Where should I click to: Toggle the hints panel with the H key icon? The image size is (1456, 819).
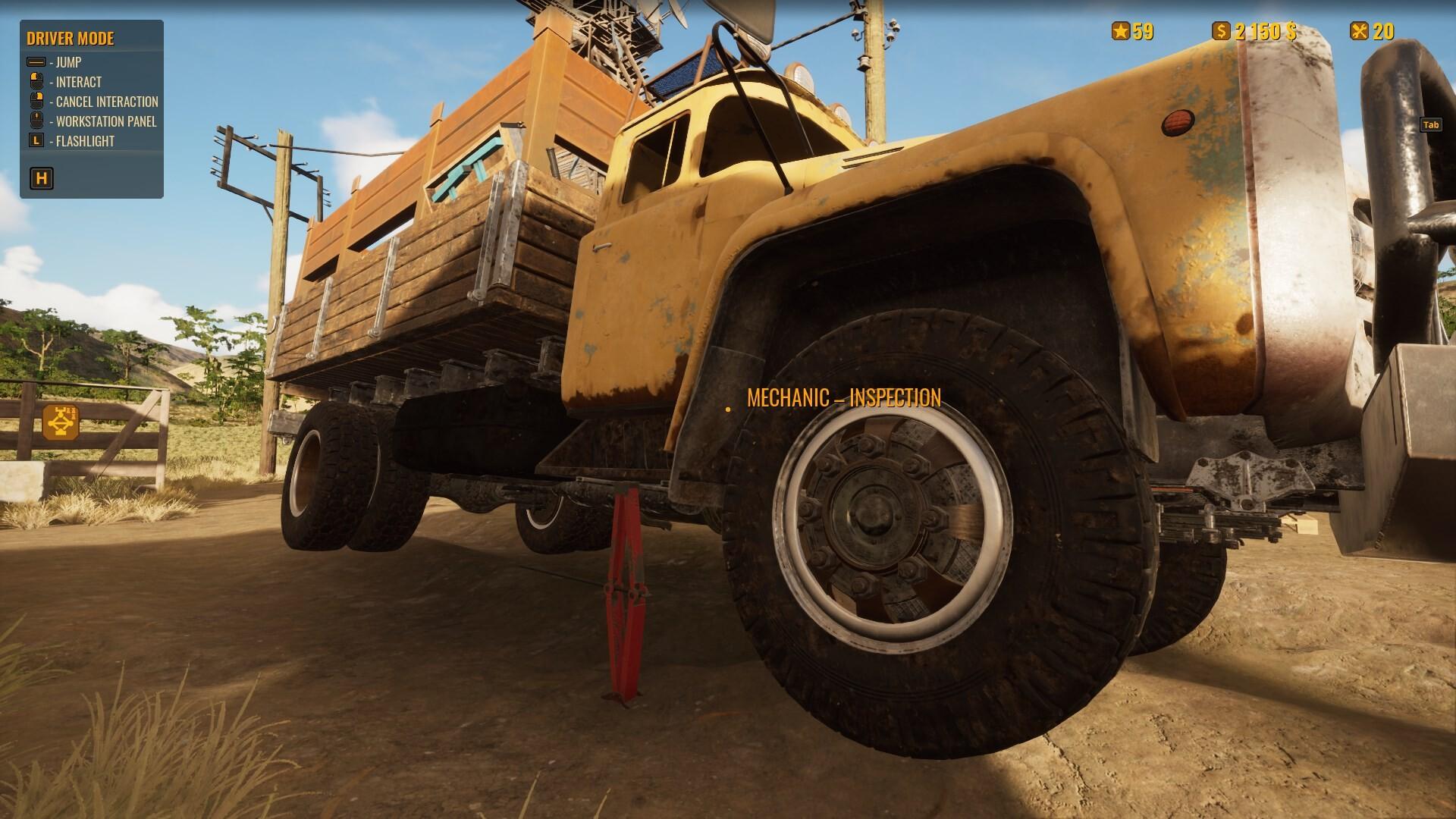coord(42,178)
